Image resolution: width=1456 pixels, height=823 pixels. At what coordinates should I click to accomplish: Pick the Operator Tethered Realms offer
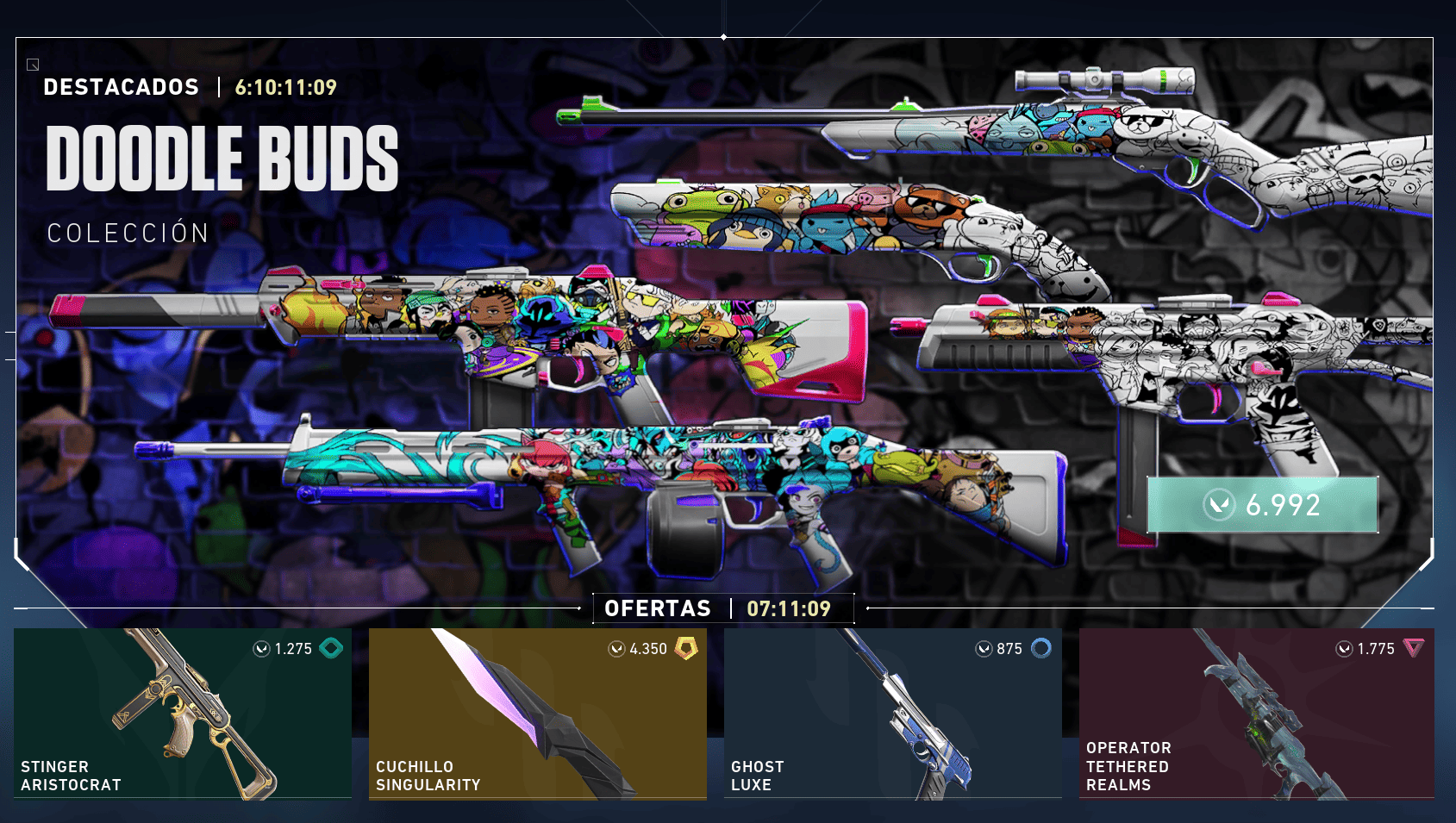click(1257, 714)
